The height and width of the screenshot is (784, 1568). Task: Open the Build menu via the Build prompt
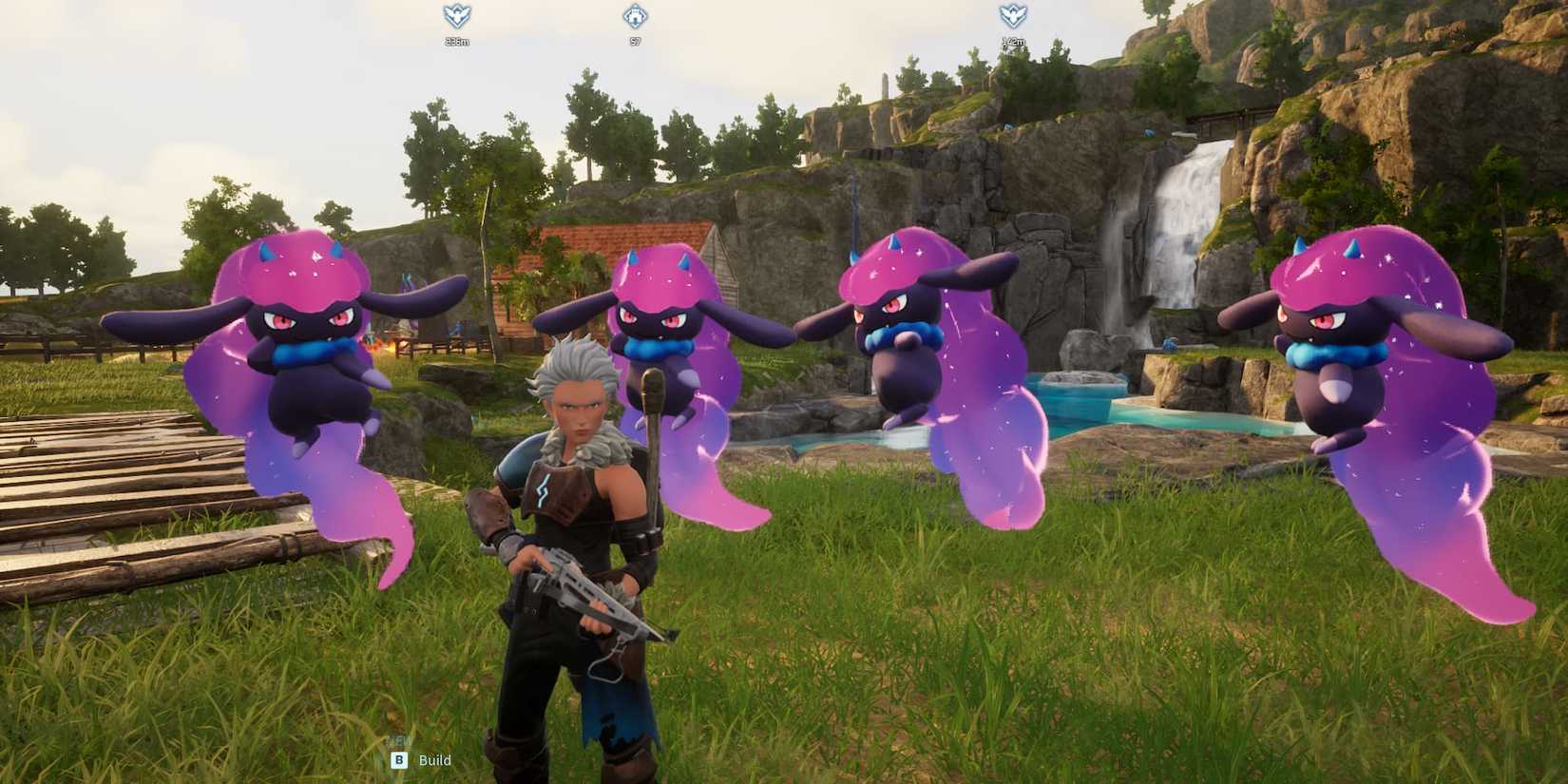pos(434,760)
